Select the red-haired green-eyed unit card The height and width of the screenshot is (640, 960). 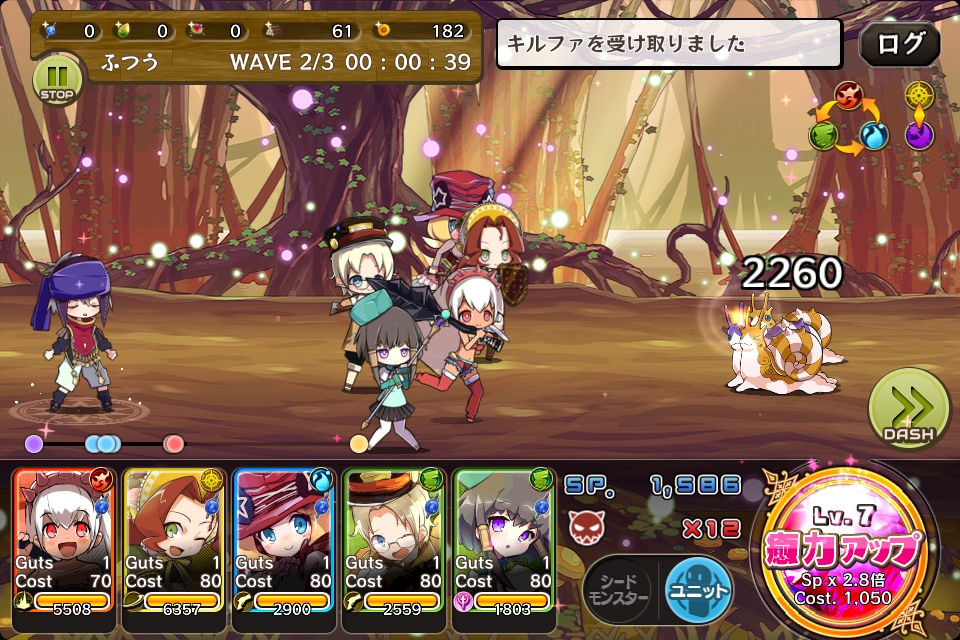176,540
